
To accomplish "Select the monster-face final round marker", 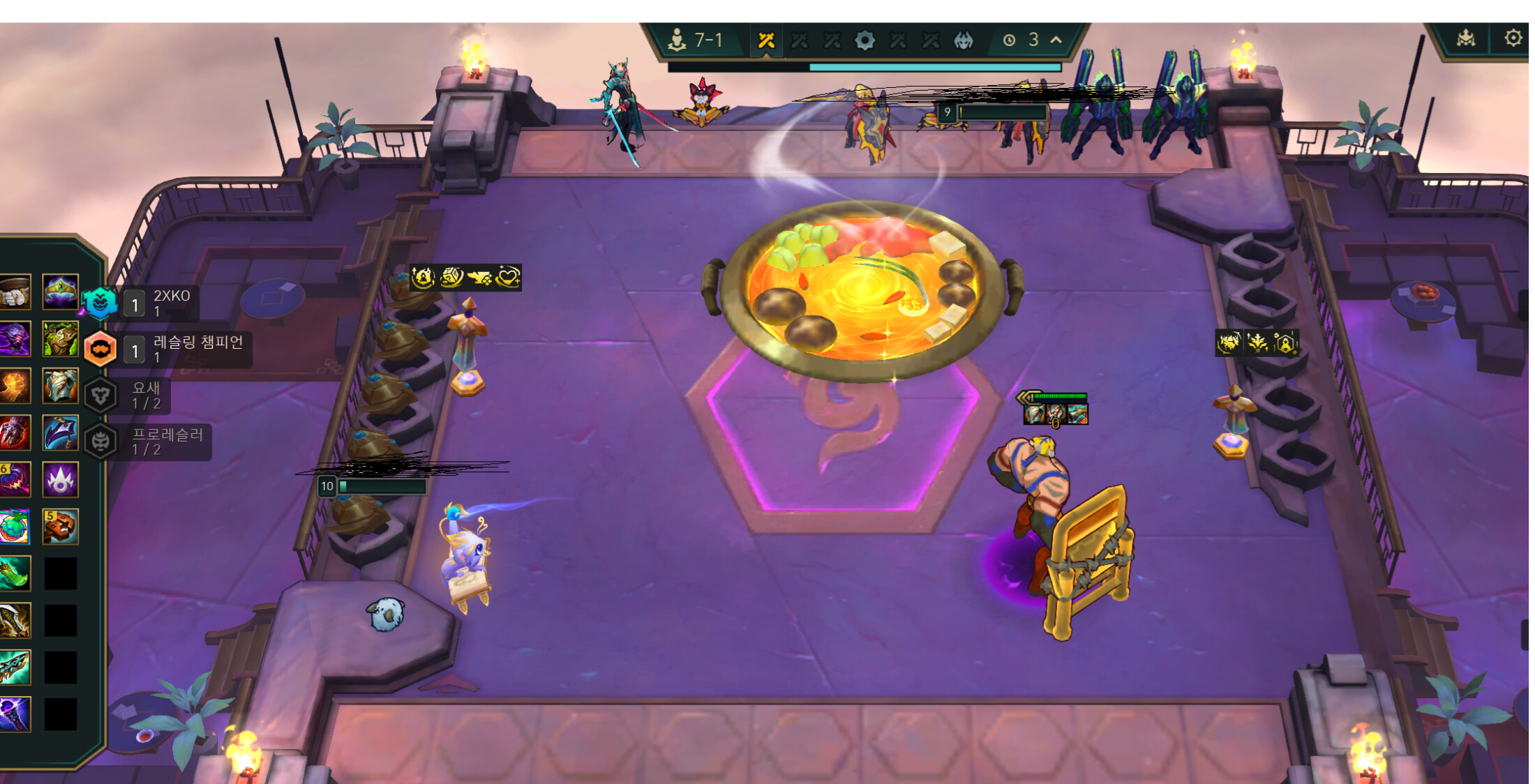I will [964, 40].
